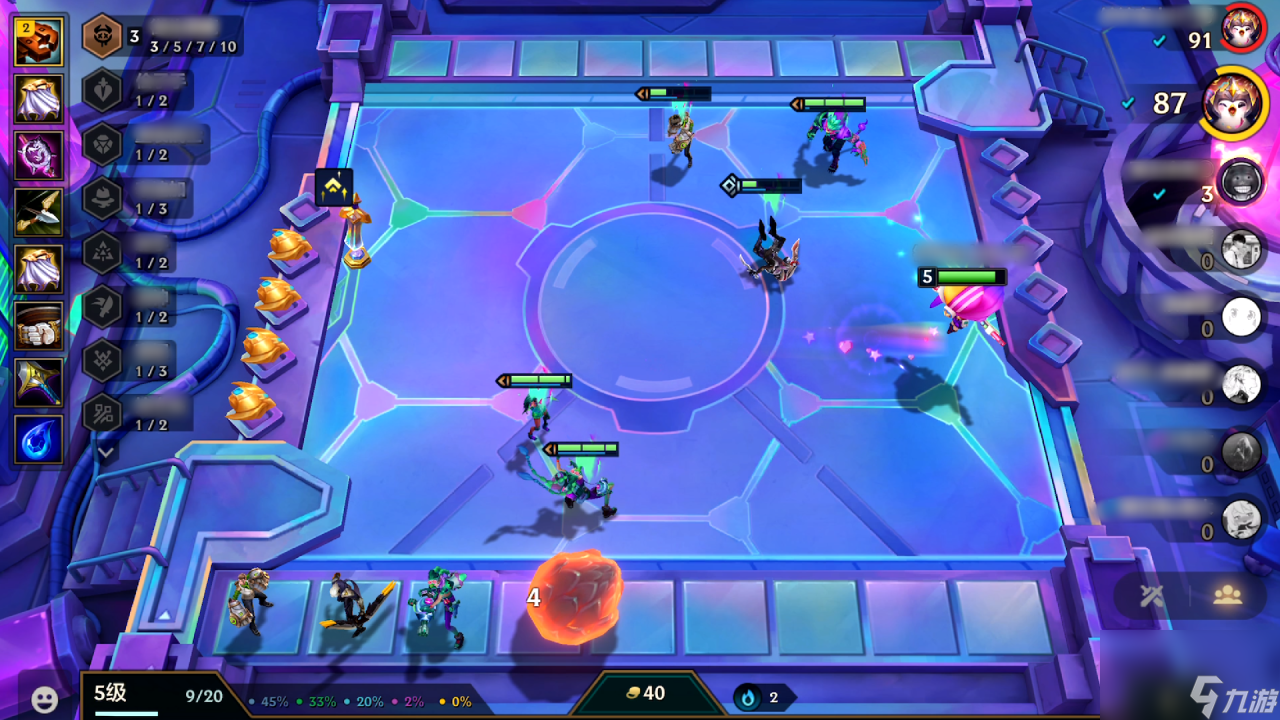The height and width of the screenshot is (720, 1280).
Task: Select the orange orb on the bench
Action: coord(576,597)
